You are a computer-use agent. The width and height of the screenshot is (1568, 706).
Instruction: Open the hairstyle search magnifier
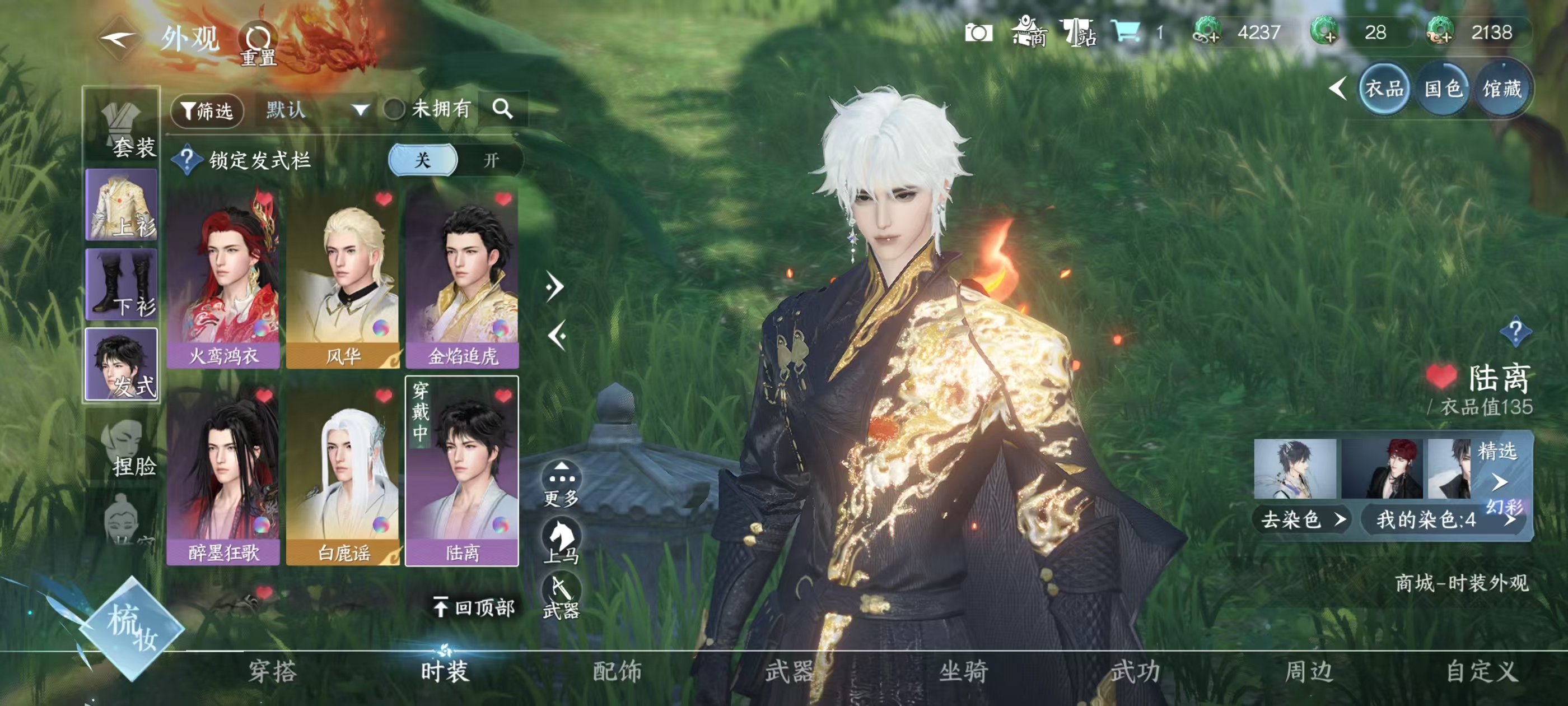(x=503, y=109)
